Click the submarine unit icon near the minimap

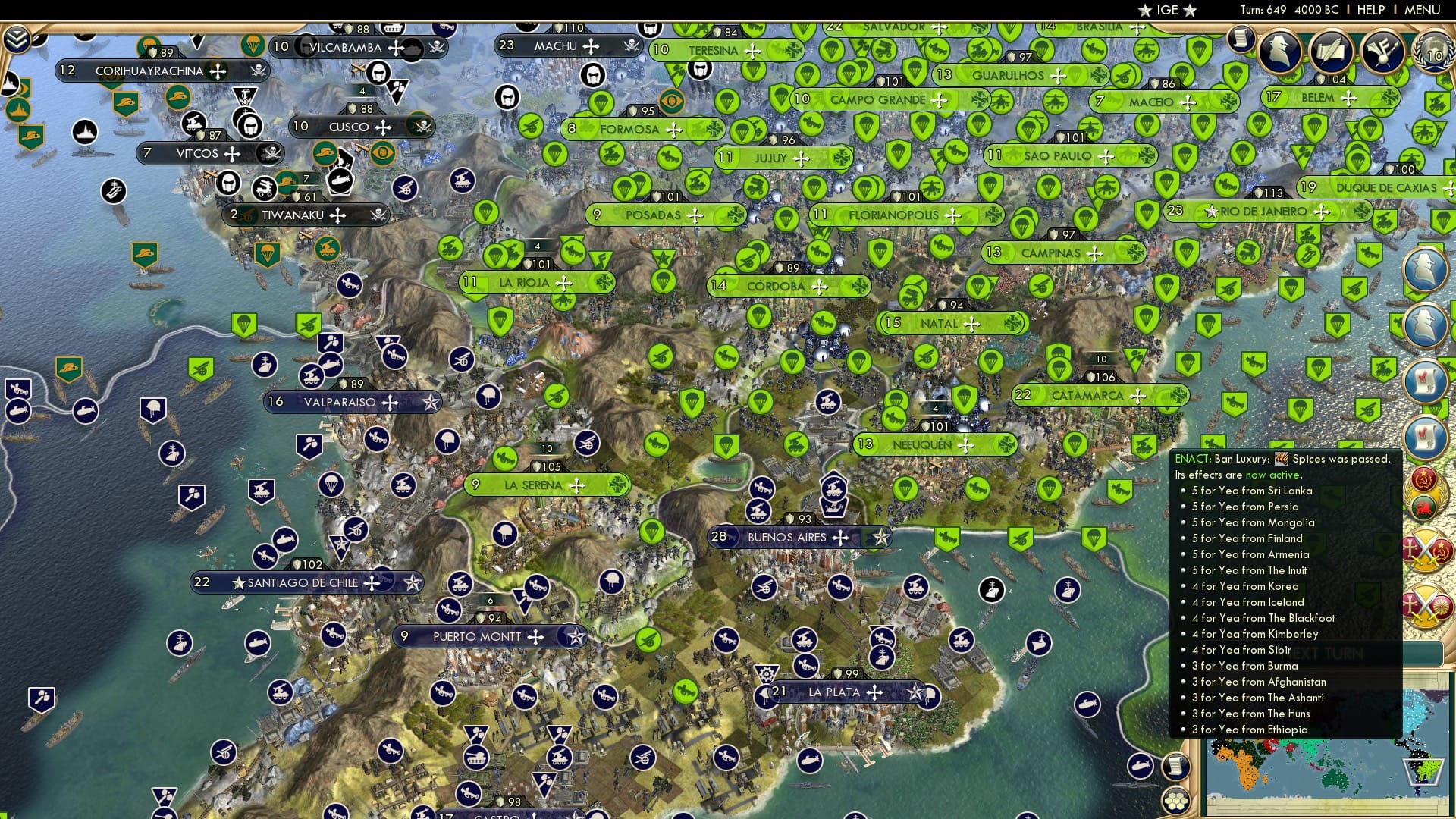[1141, 766]
